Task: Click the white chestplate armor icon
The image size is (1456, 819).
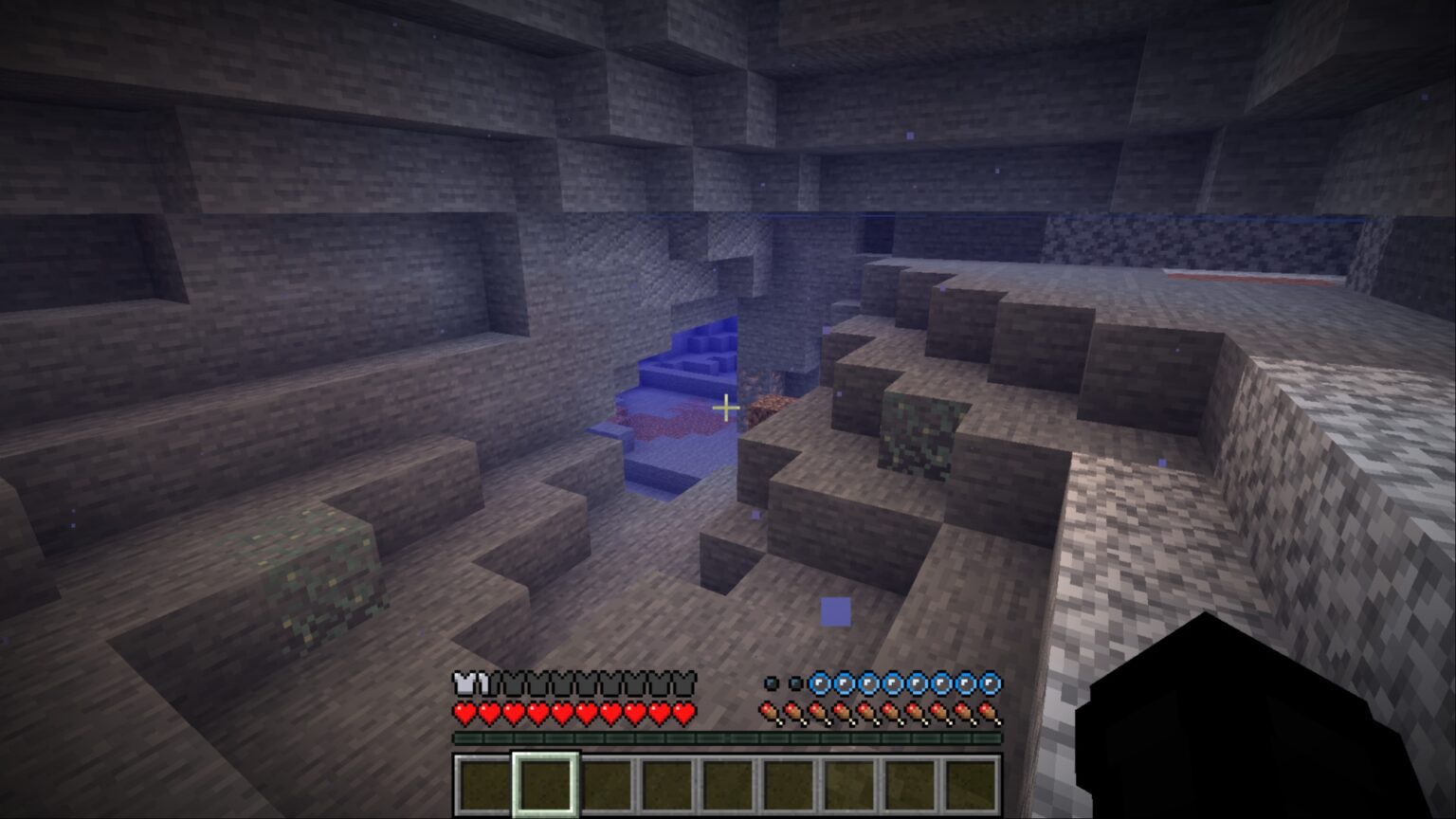Action: (x=465, y=681)
